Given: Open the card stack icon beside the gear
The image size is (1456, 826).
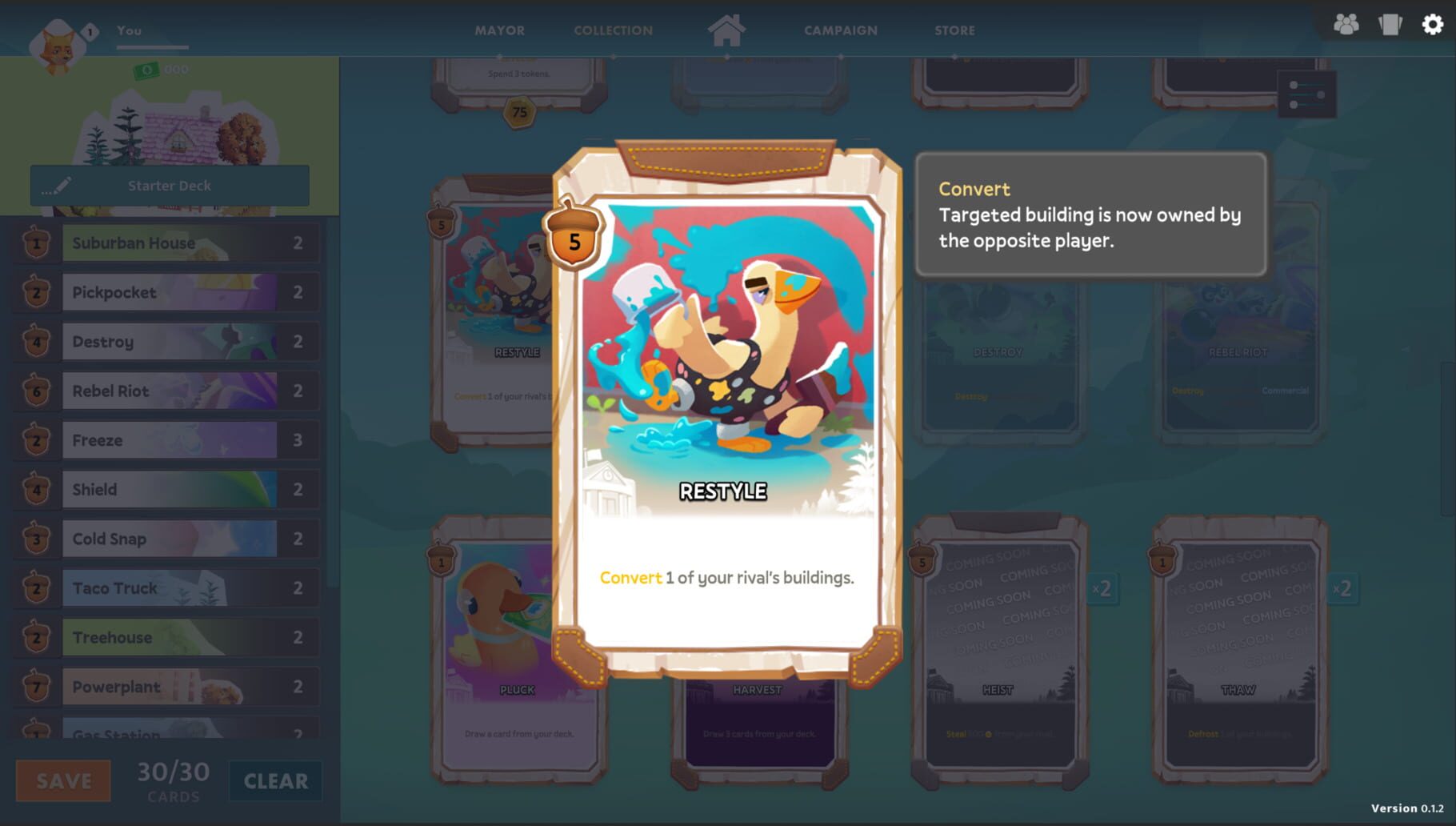Looking at the screenshot, I should click(x=1388, y=25).
